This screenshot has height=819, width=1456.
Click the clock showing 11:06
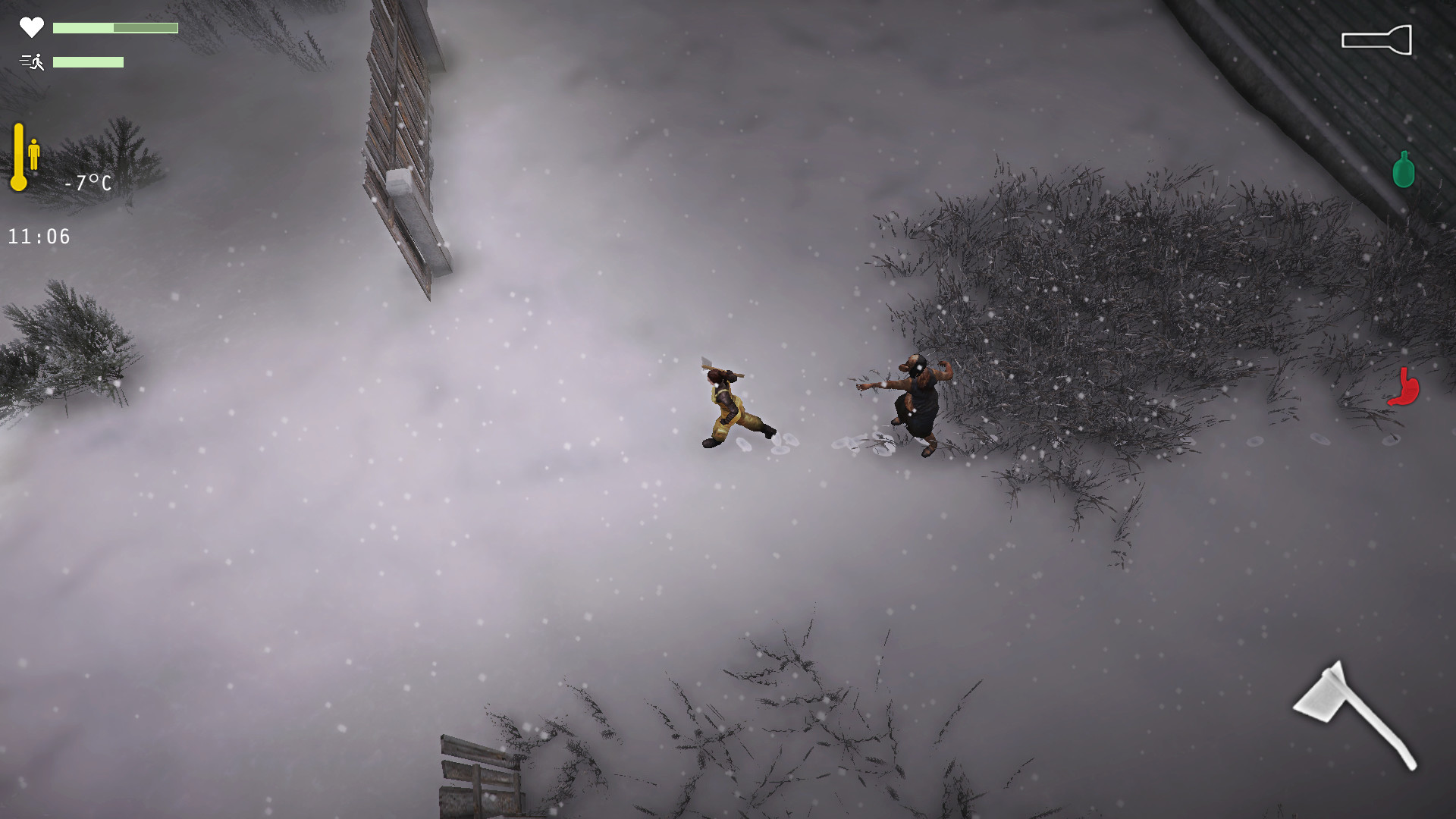tap(38, 236)
